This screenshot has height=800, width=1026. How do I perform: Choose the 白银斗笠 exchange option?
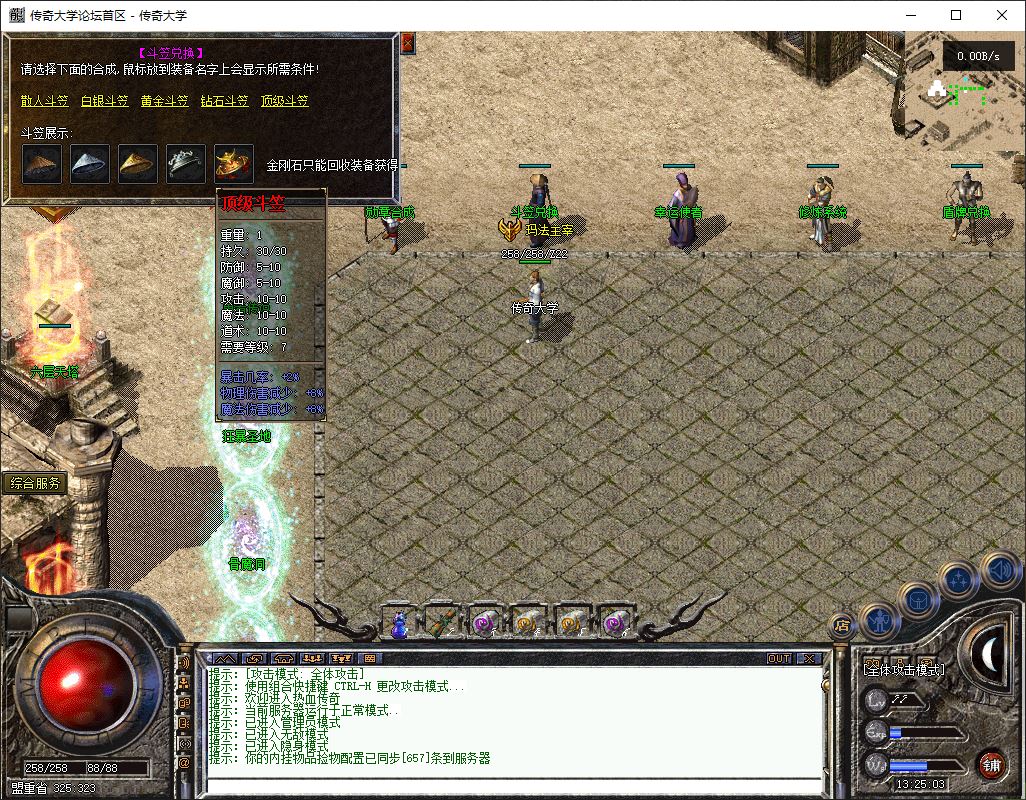click(x=104, y=101)
